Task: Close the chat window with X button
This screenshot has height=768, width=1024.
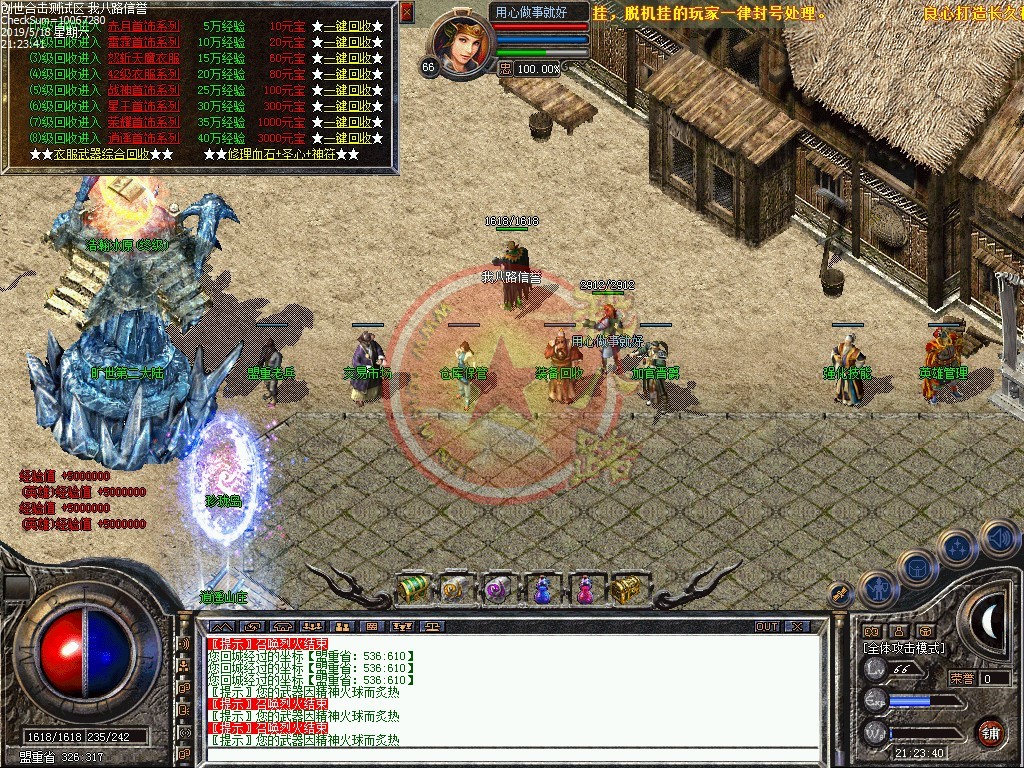Action: (796, 627)
